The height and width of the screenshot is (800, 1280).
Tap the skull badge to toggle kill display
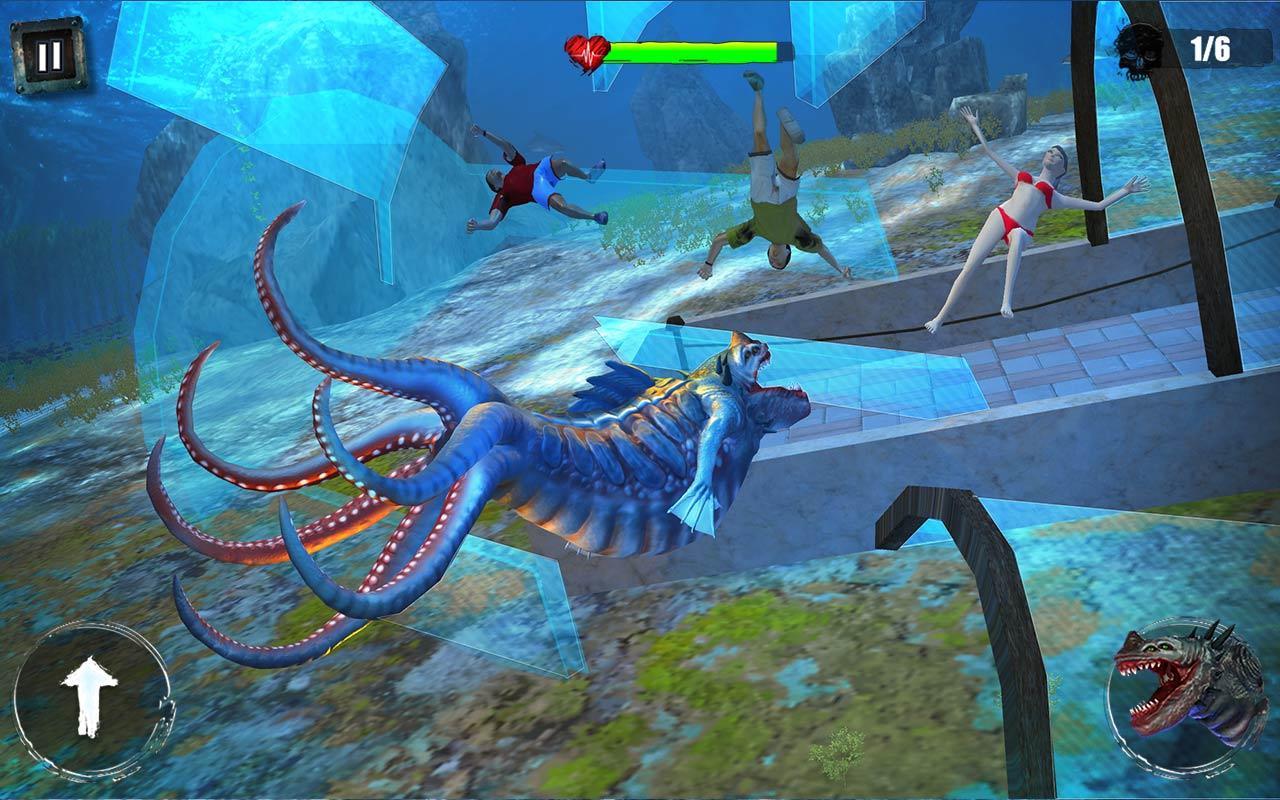pos(1139,48)
